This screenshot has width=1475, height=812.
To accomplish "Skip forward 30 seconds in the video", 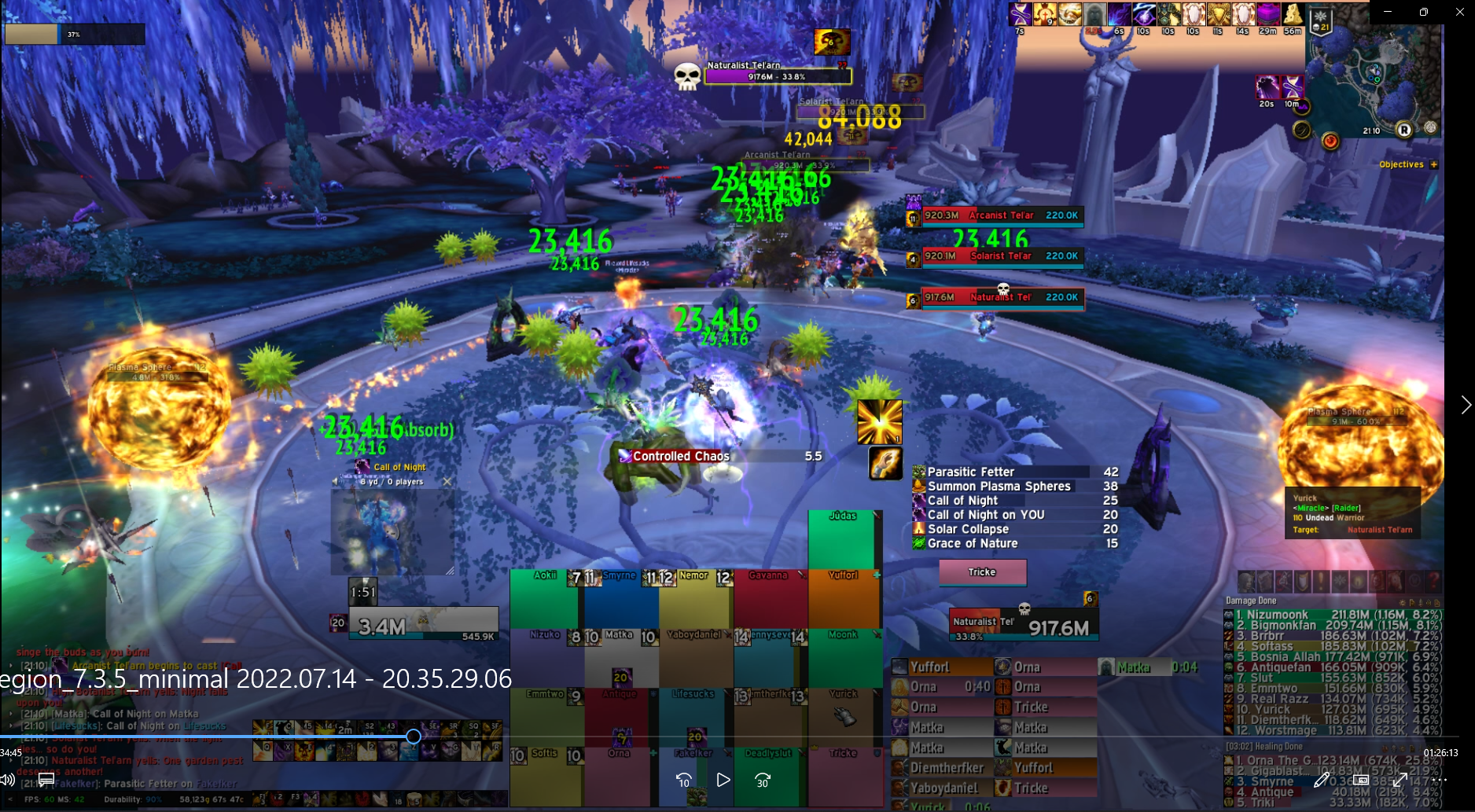I will 763,780.
